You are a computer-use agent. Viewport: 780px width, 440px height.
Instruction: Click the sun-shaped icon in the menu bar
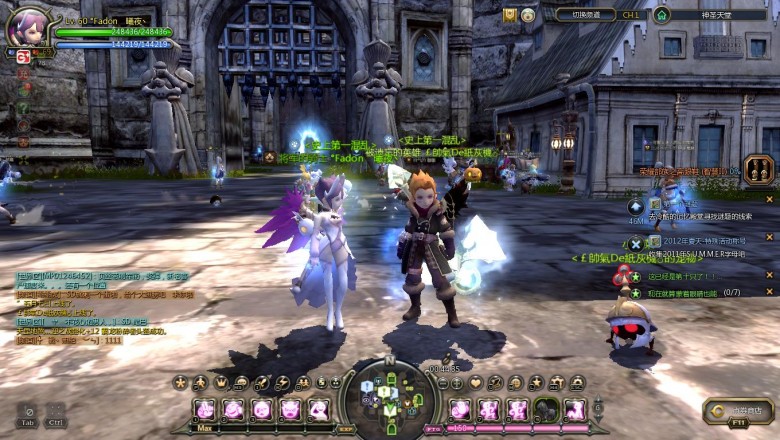pyautogui.click(x=181, y=382)
